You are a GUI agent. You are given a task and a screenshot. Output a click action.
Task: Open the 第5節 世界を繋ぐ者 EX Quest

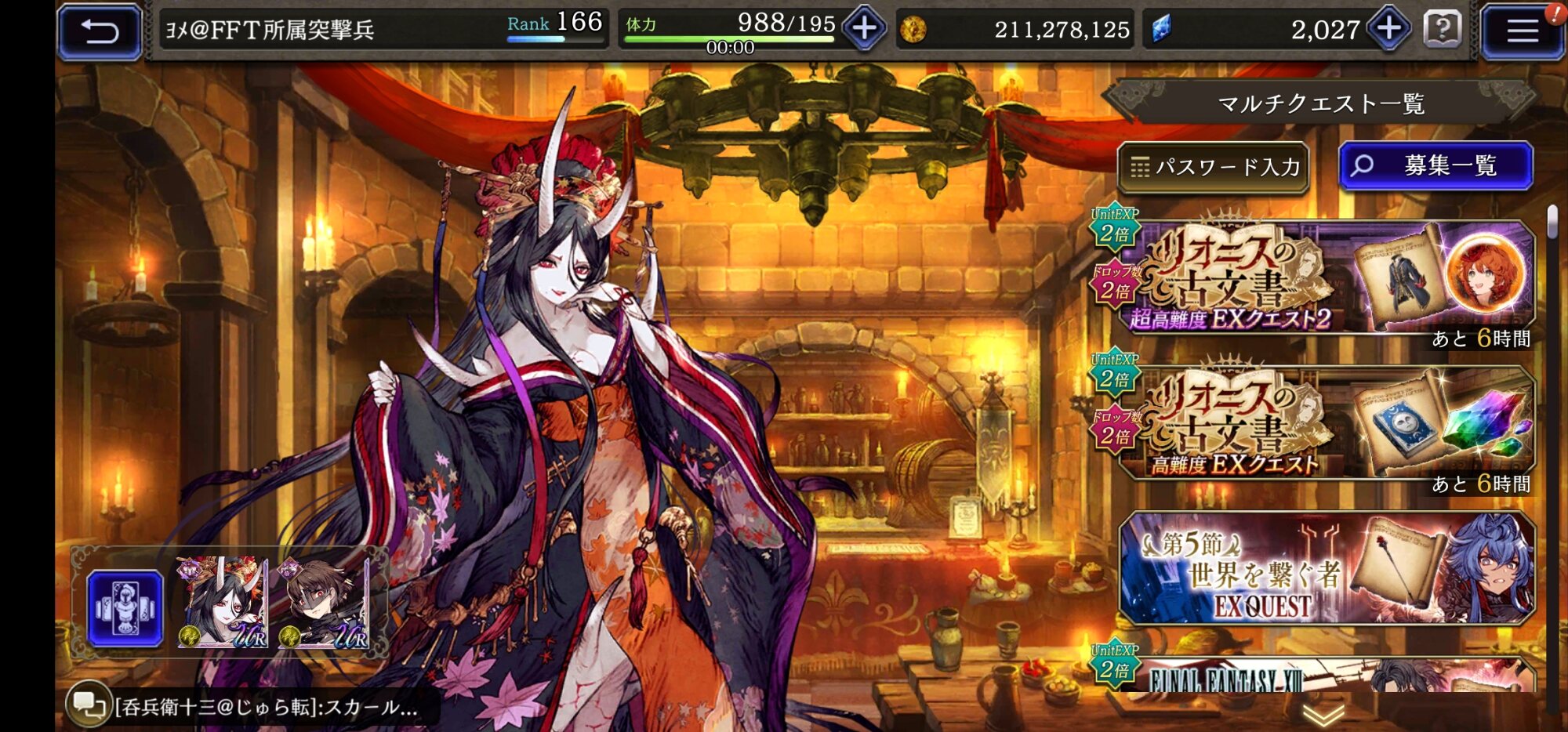coord(1325,568)
